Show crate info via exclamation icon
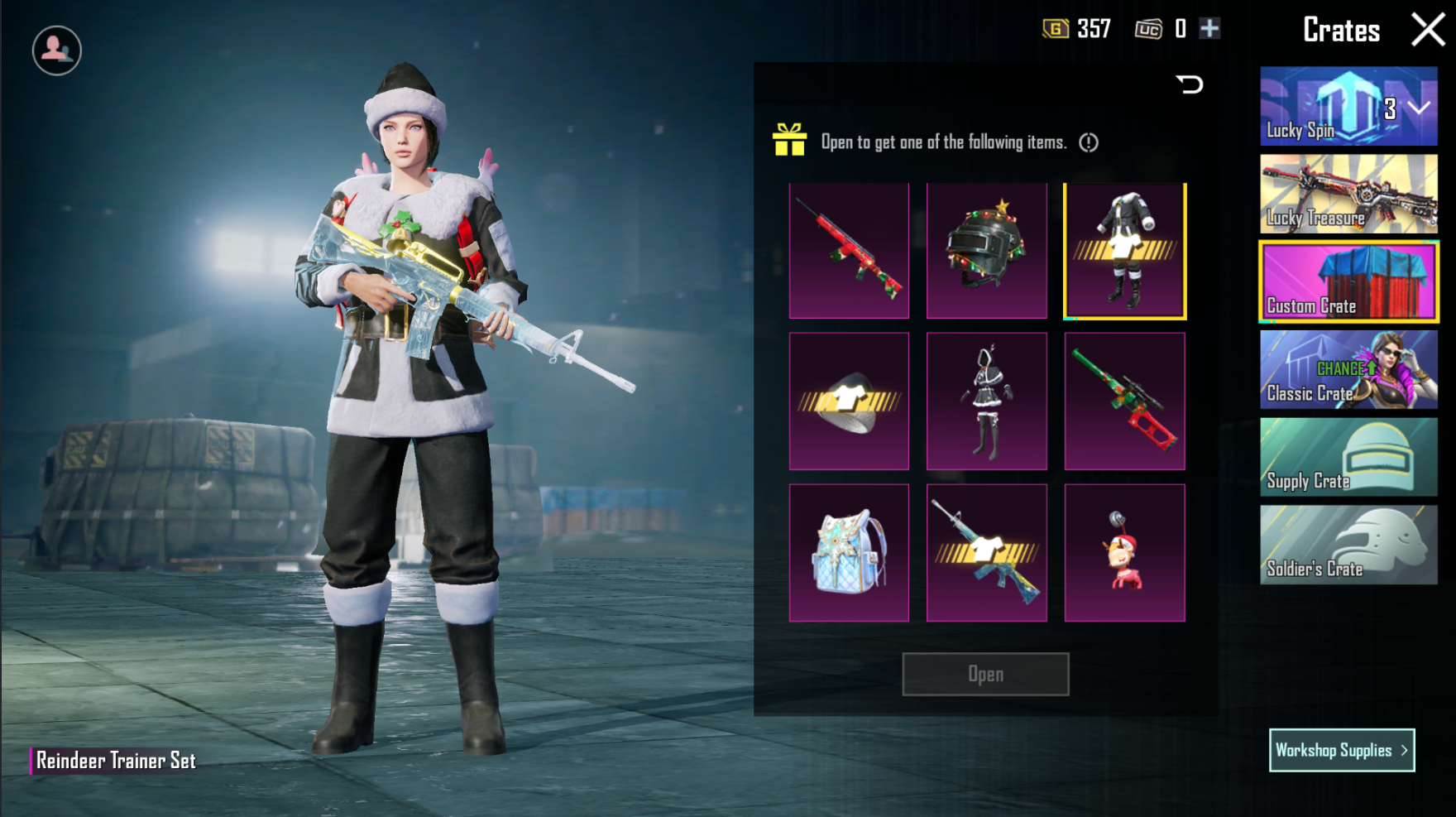The height and width of the screenshot is (817, 1456). coord(1089,142)
